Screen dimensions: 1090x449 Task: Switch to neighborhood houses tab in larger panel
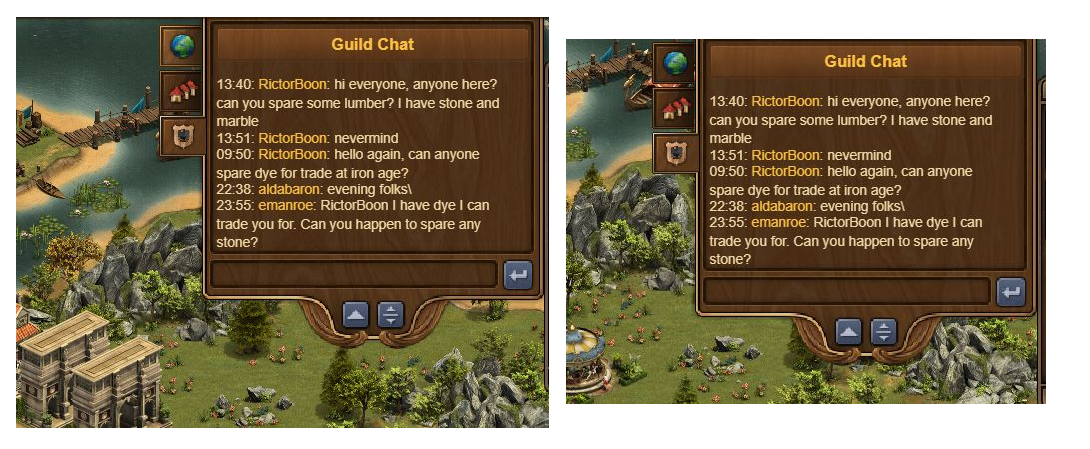[x=182, y=91]
